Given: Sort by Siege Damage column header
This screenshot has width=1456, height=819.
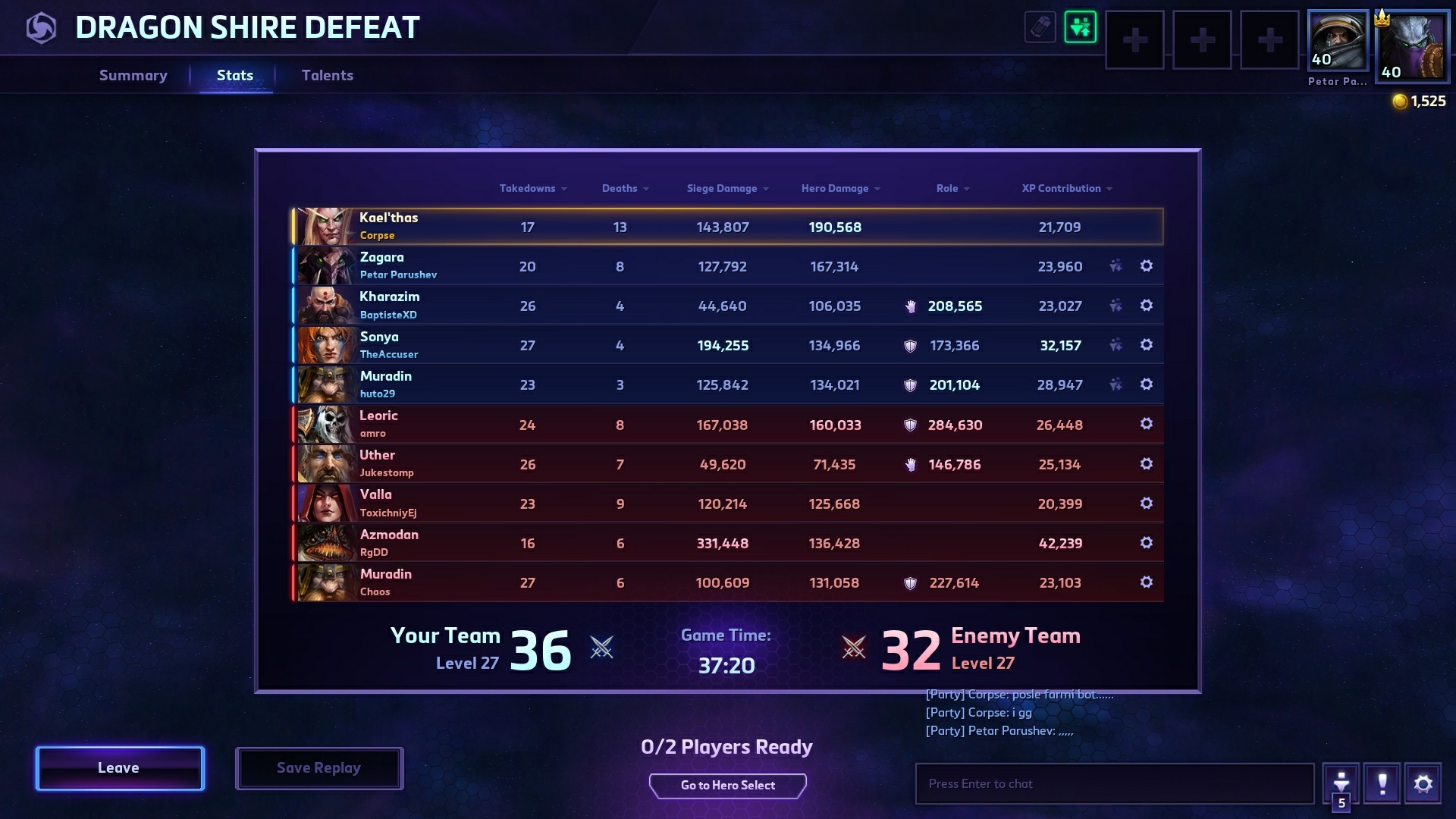Looking at the screenshot, I should point(727,188).
